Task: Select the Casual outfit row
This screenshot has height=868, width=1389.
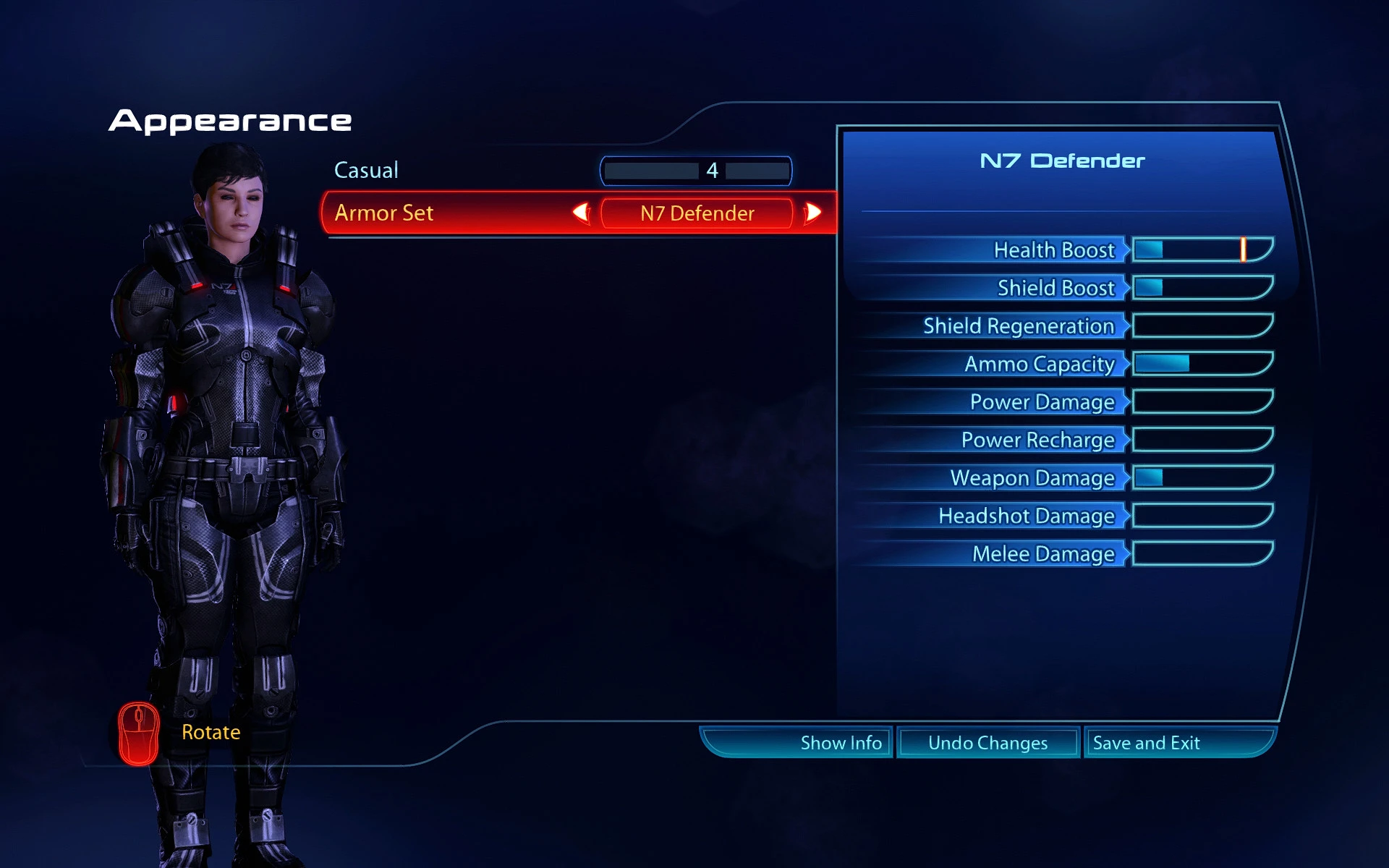Action: click(x=366, y=171)
